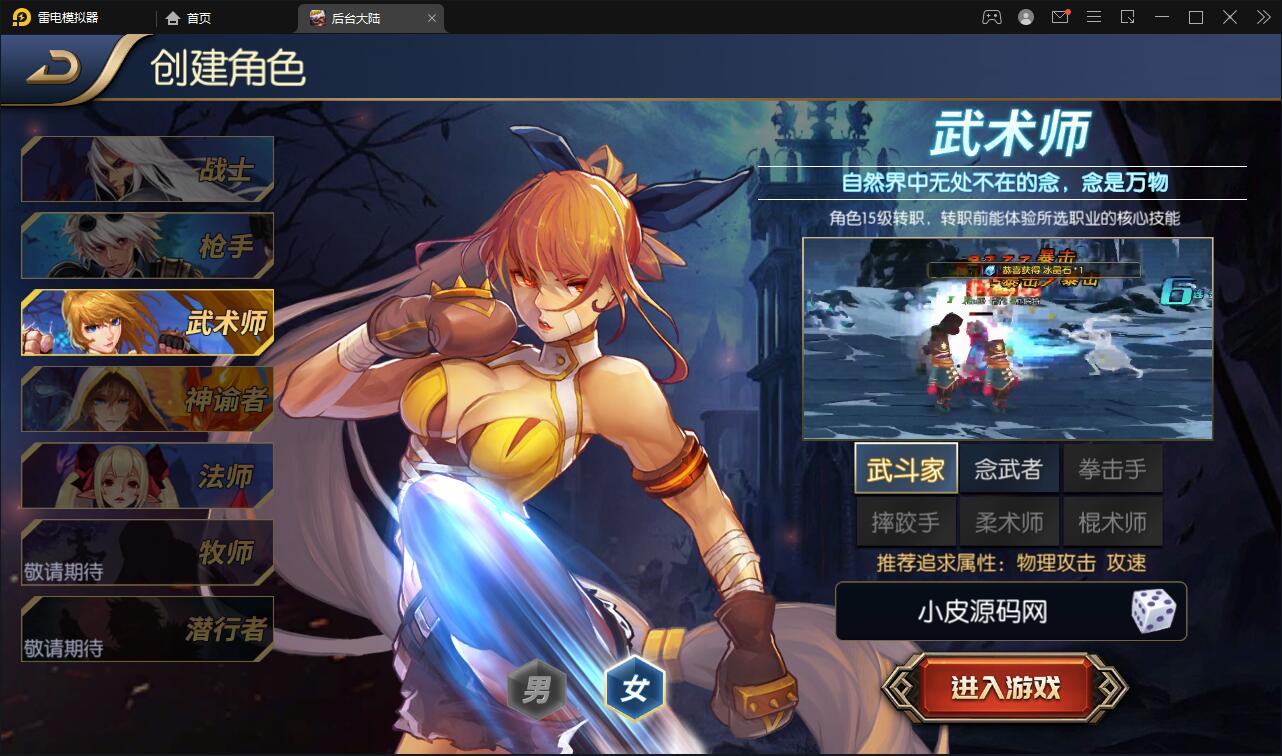Click the gamepad icon in the title bar
Image resolution: width=1282 pixels, height=756 pixels.
point(992,17)
